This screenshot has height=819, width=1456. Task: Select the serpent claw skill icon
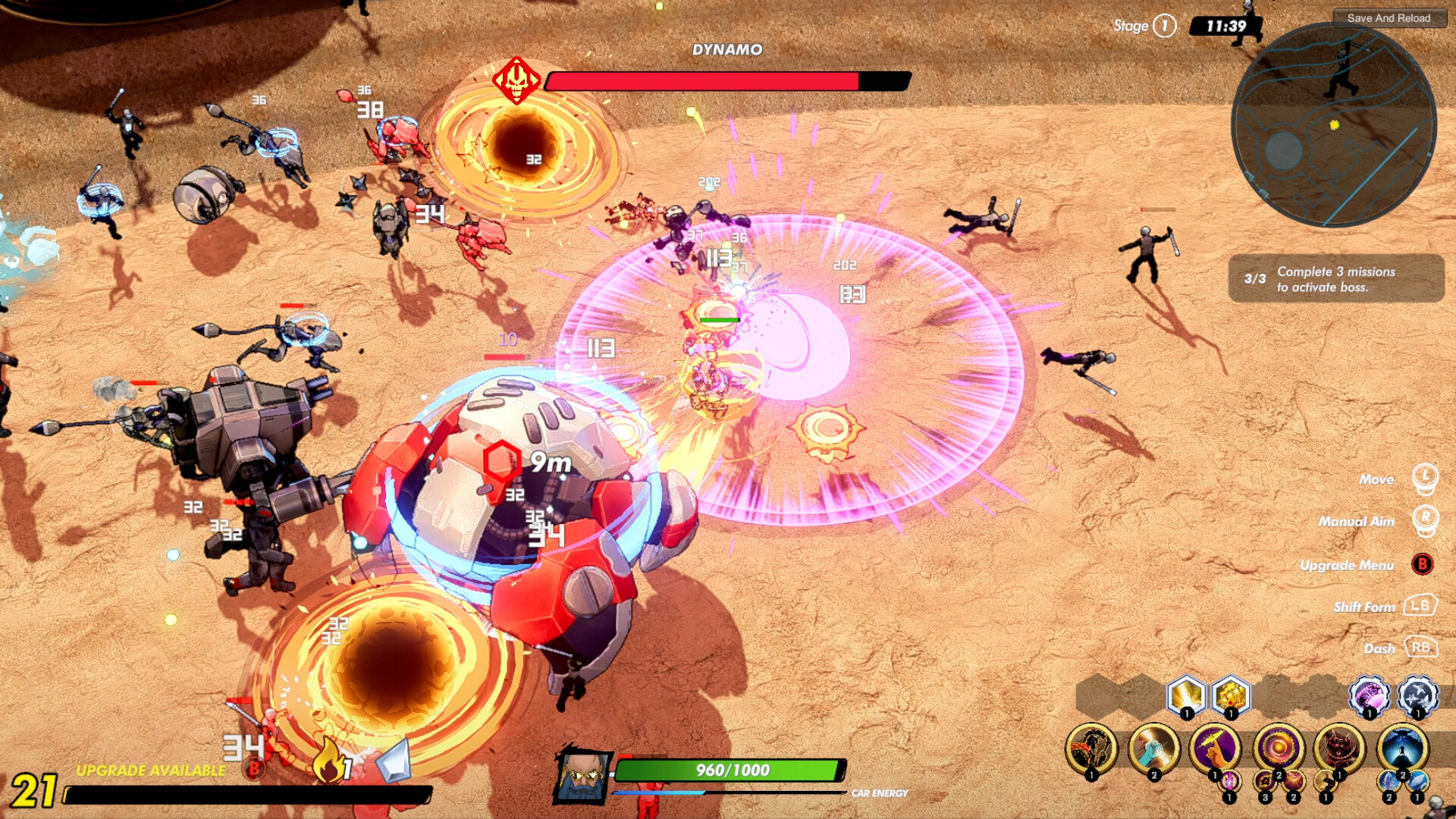[x=1091, y=748]
